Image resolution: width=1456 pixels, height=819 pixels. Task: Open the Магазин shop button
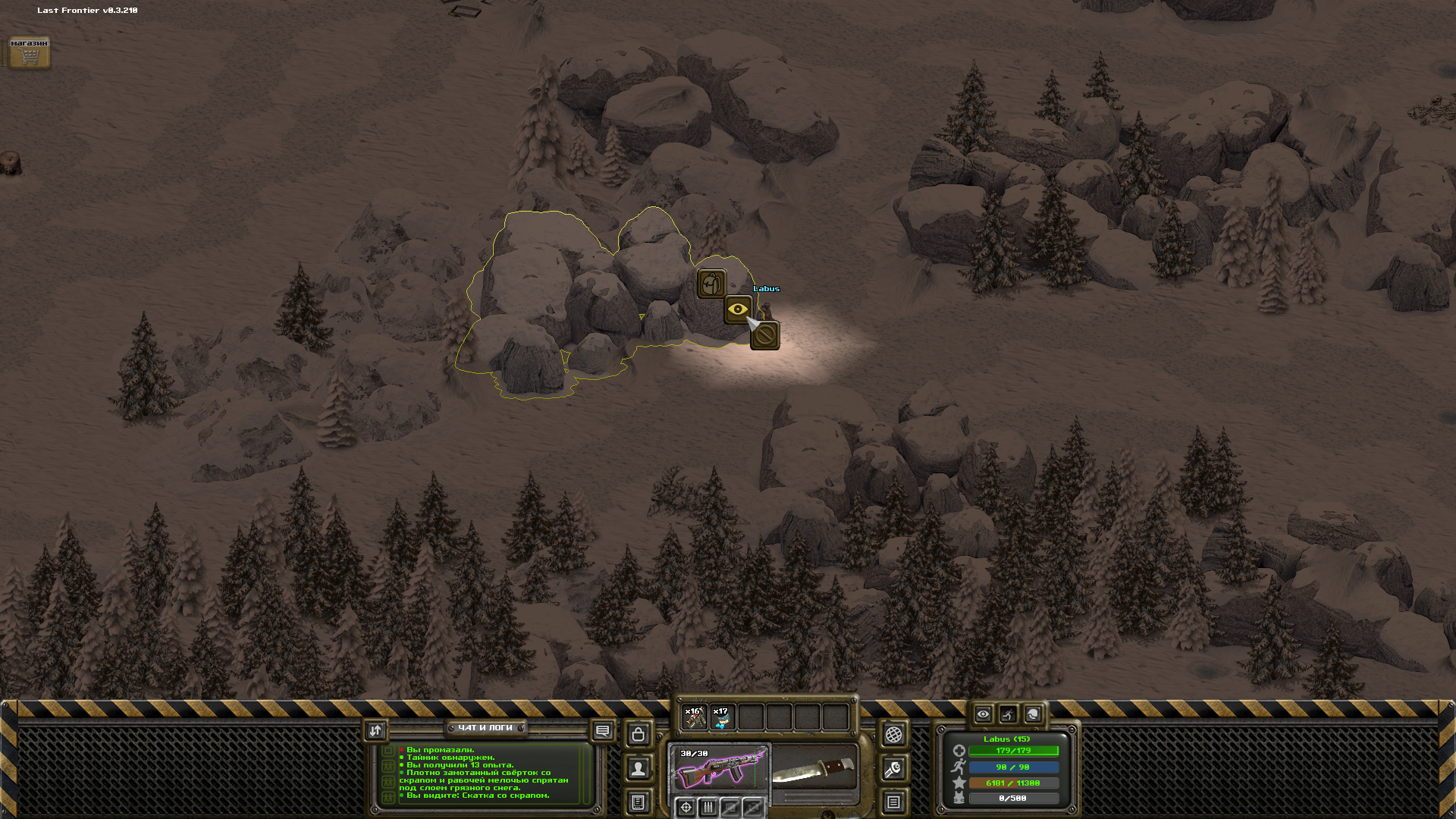tap(30, 53)
